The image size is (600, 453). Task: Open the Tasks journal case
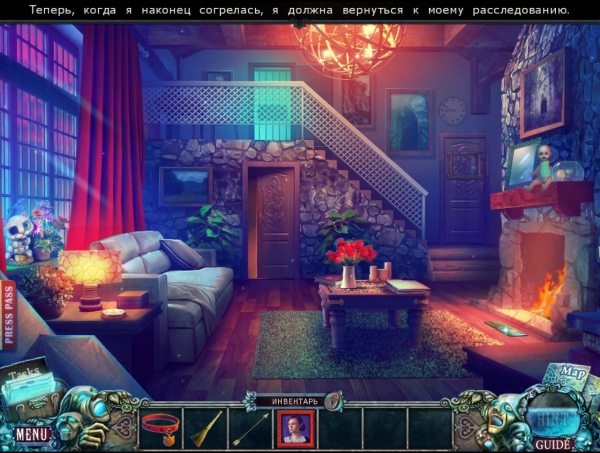tap(30, 386)
